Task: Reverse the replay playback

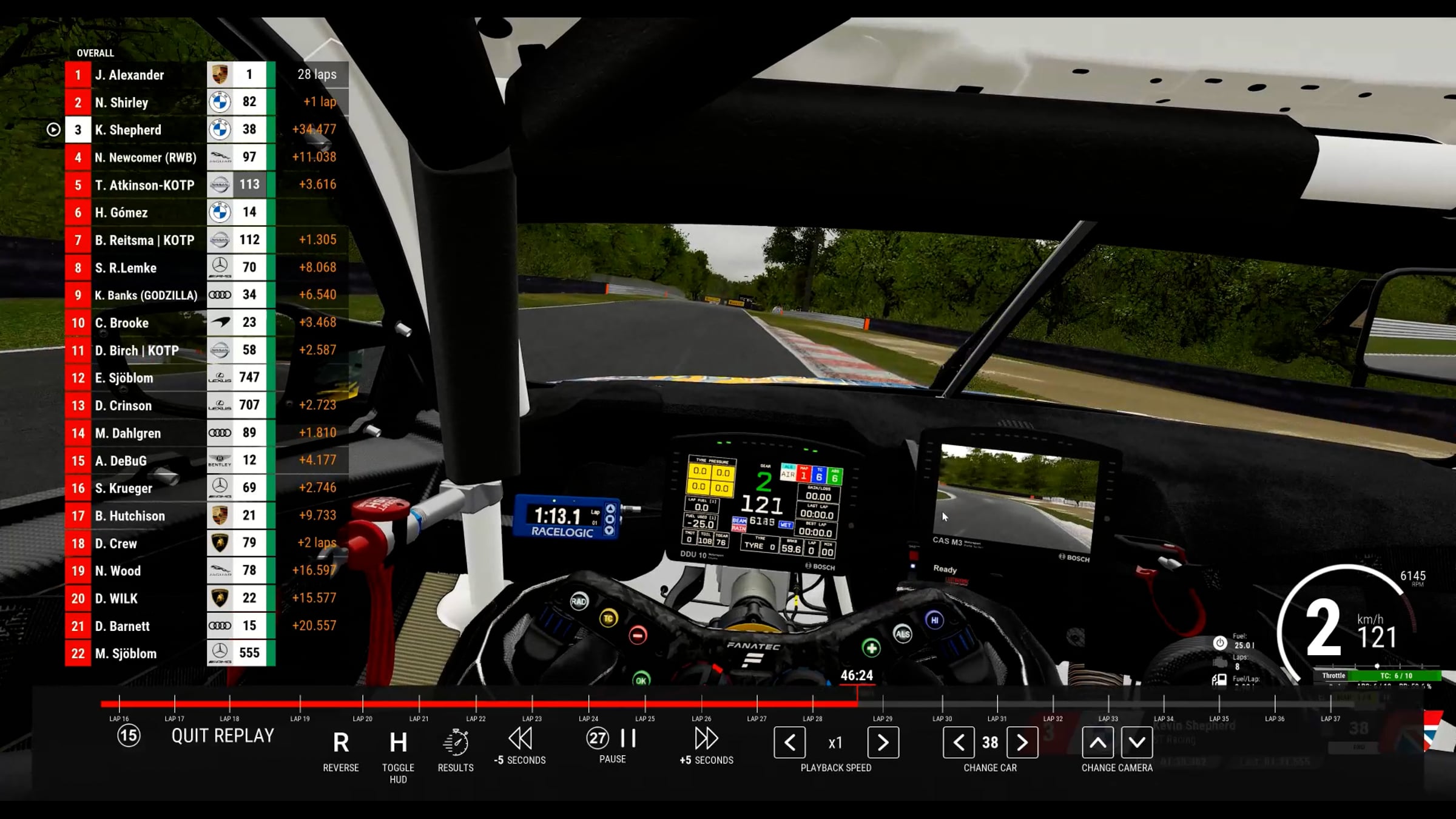Action: coord(340,743)
